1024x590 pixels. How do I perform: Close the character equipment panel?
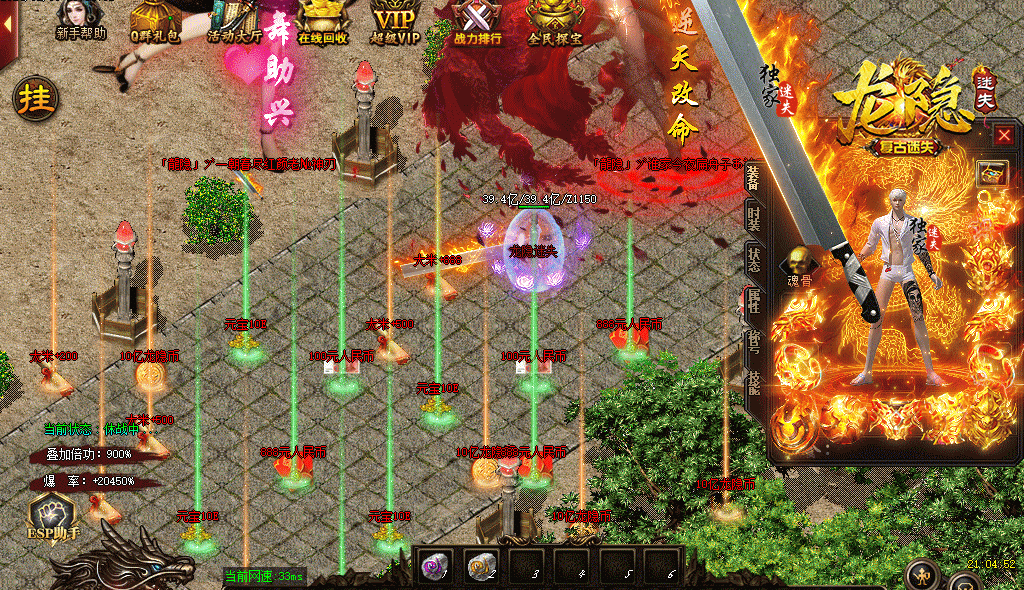(x=1004, y=135)
